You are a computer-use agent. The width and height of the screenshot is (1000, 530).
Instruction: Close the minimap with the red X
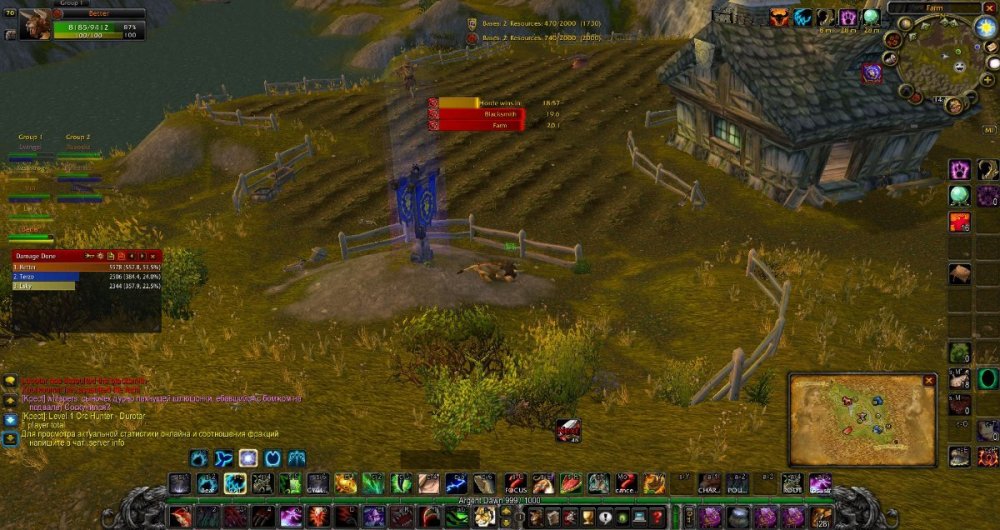[989, 7]
